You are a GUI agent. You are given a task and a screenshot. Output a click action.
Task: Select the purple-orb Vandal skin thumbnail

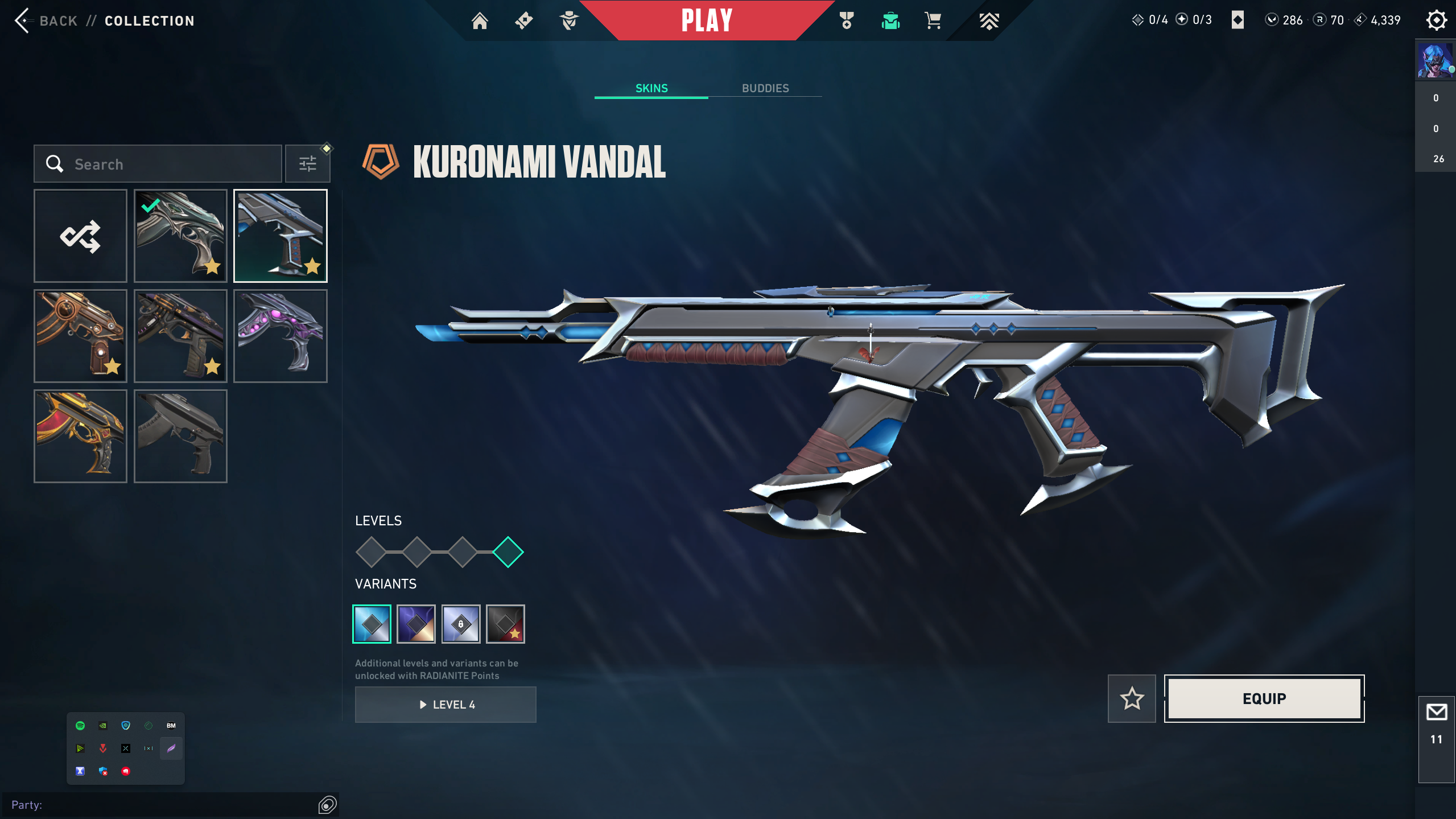pos(281,336)
